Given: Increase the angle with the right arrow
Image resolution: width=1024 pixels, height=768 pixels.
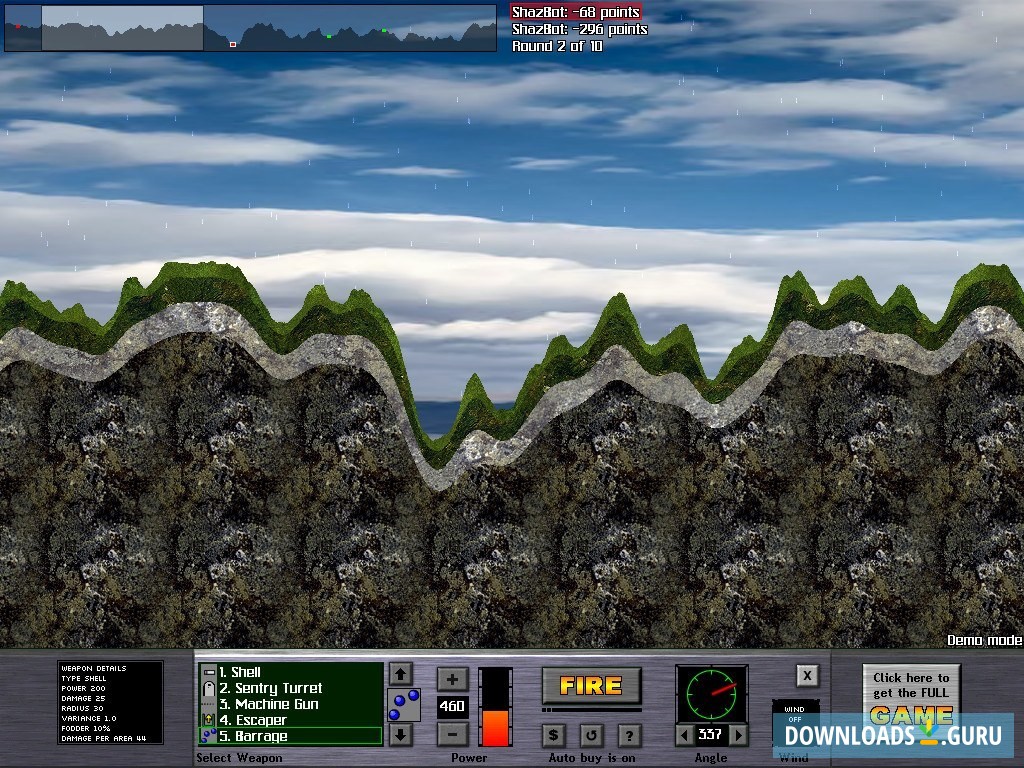Looking at the screenshot, I should [739, 735].
